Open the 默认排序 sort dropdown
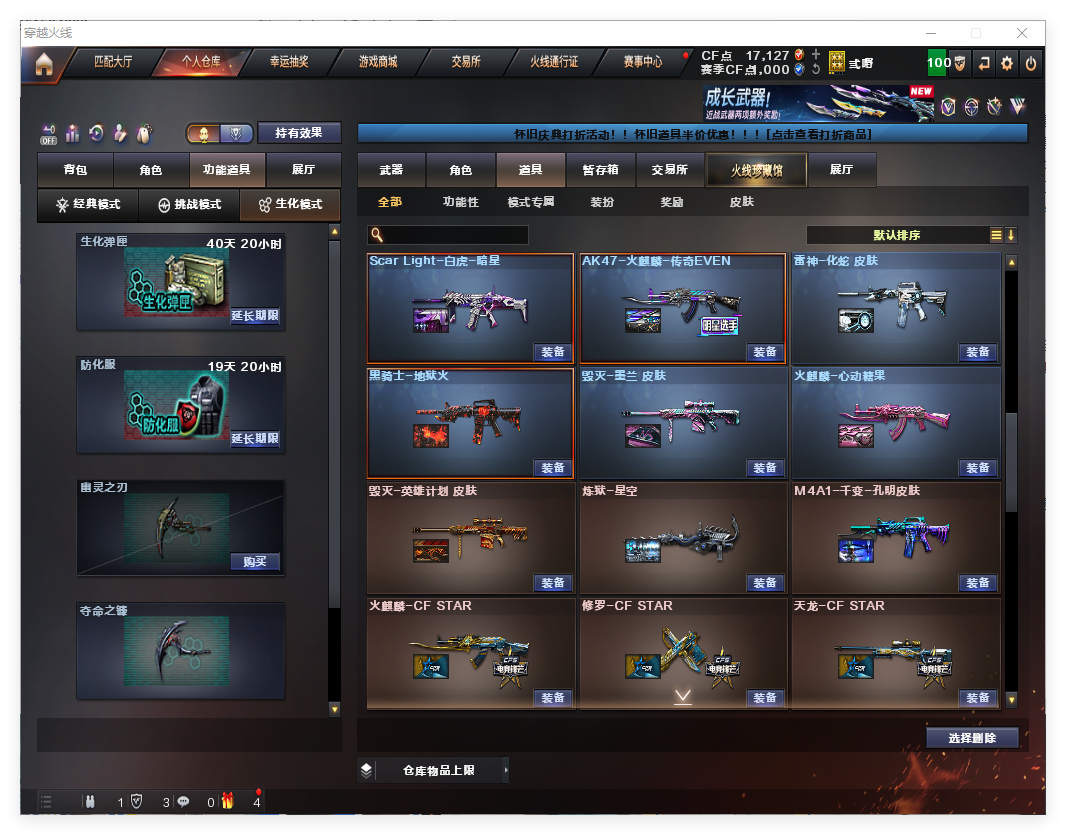Image resolution: width=1066 pixels, height=835 pixels. (897, 235)
